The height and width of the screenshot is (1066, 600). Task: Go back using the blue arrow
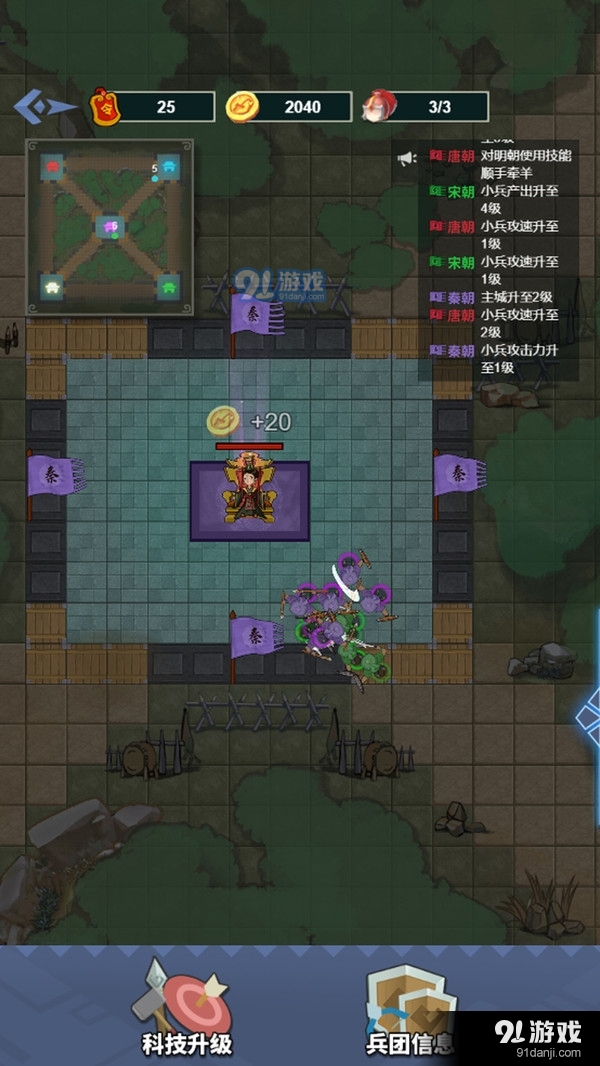tap(45, 104)
